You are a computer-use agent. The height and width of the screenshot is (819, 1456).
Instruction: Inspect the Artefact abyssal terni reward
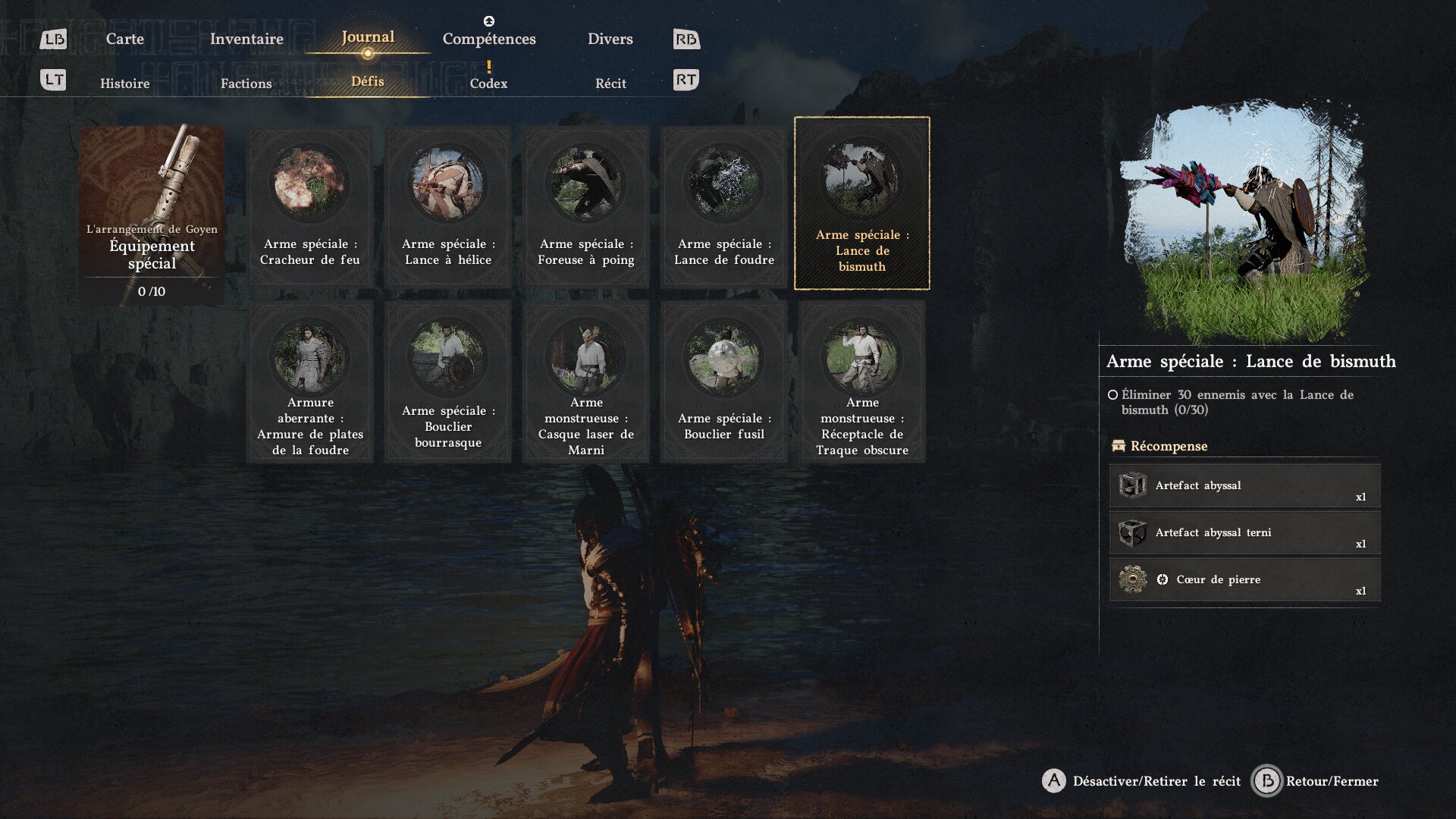(x=1244, y=533)
